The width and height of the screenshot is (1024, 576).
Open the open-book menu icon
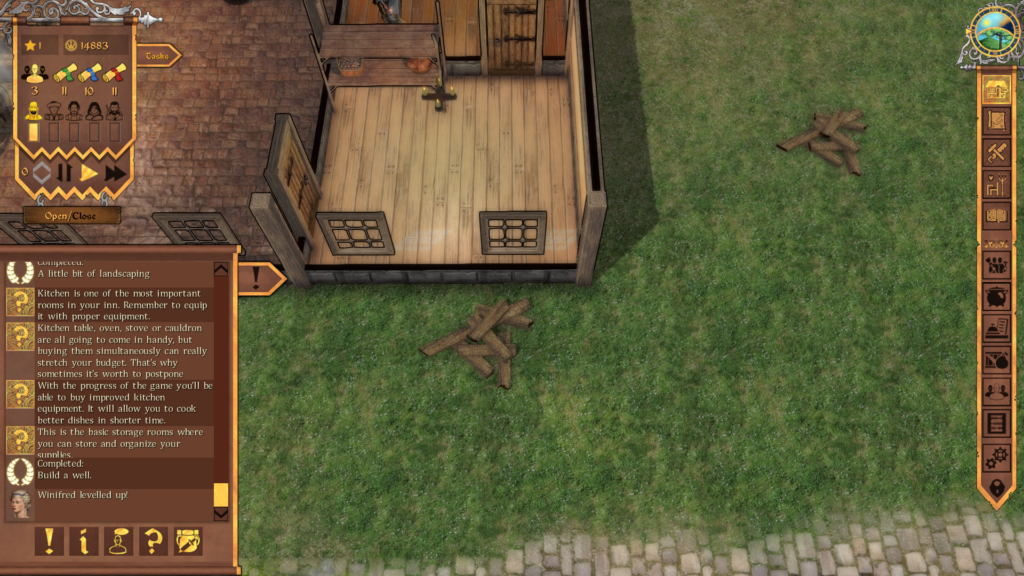pos(996,216)
